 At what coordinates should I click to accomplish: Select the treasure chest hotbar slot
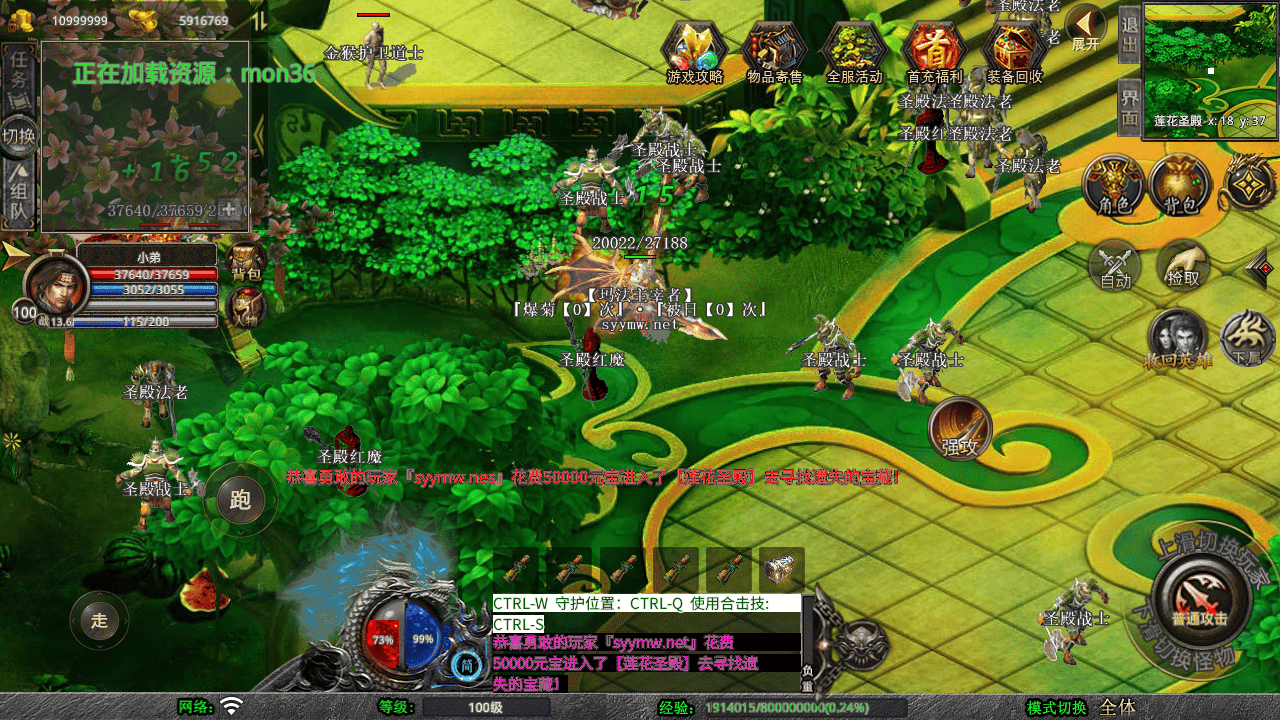click(781, 569)
